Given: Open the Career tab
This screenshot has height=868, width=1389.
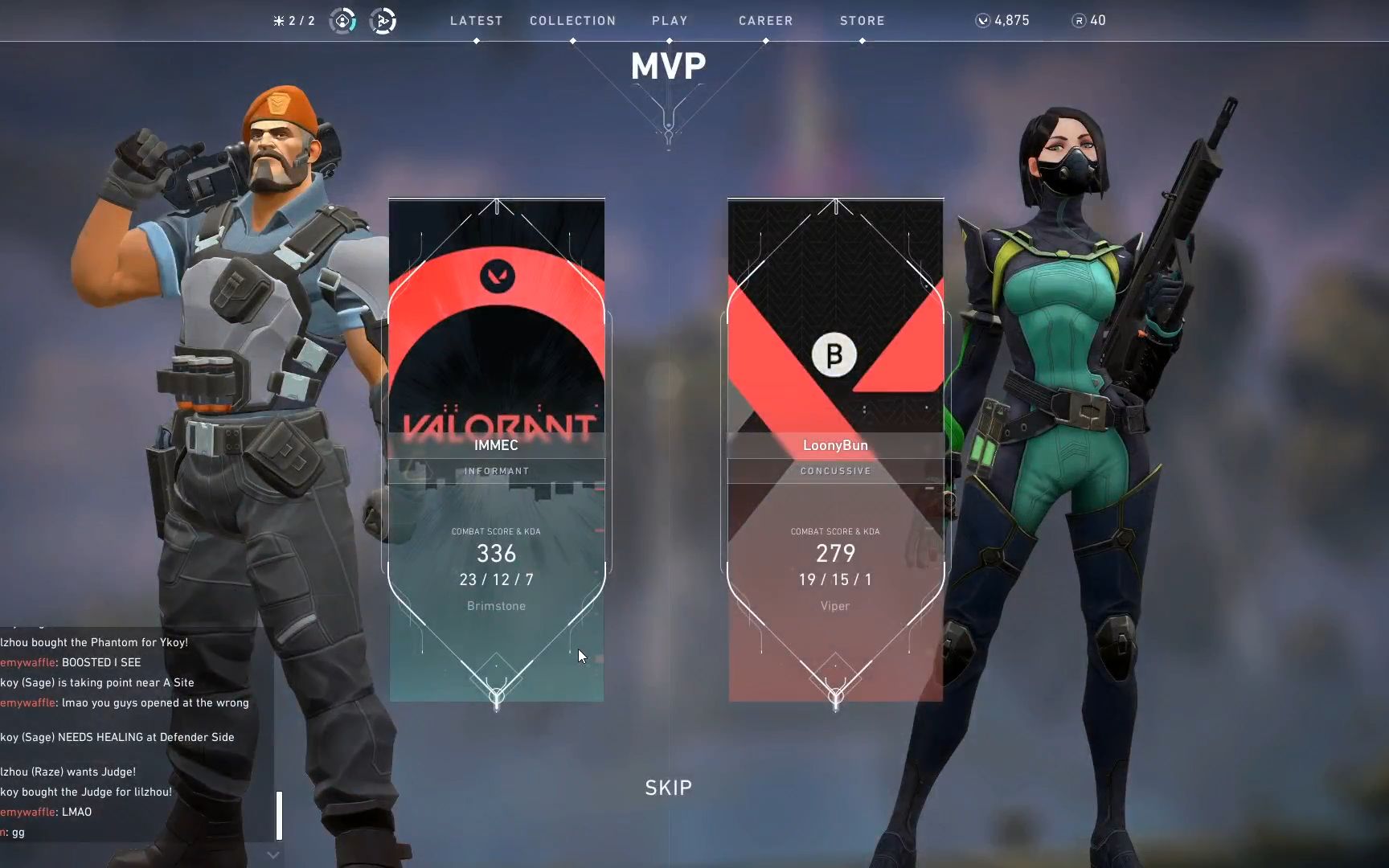Looking at the screenshot, I should pyautogui.click(x=765, y=21).
